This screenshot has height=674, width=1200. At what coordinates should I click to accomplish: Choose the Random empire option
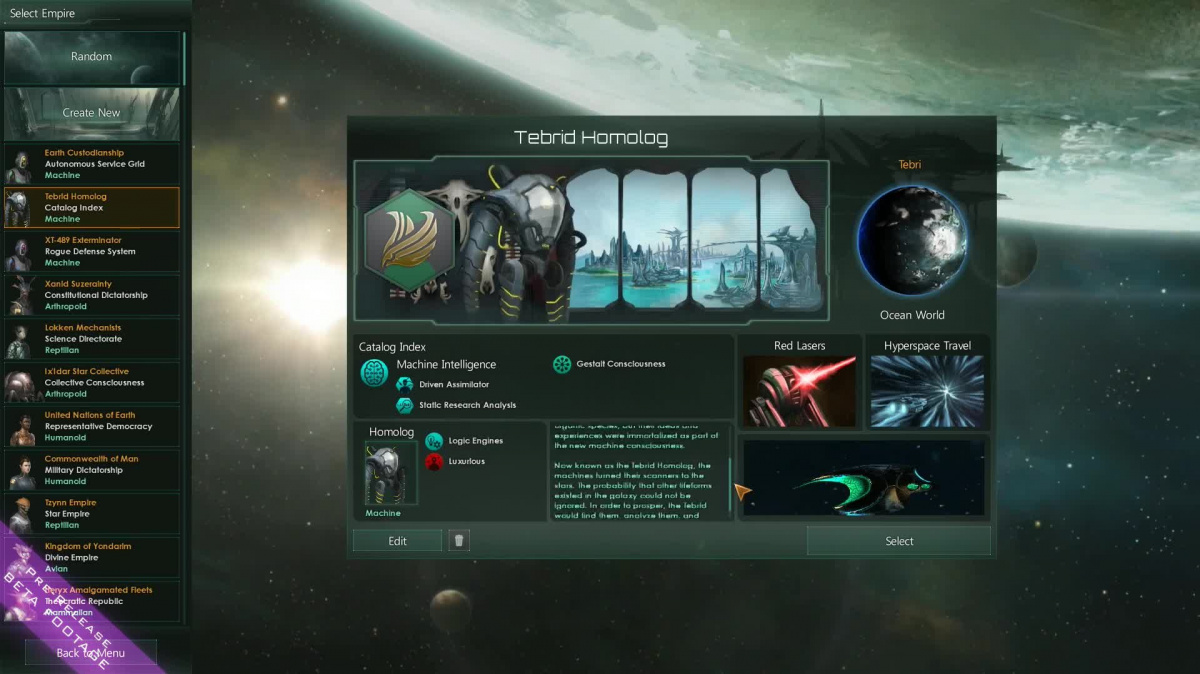tap(91, 57)
